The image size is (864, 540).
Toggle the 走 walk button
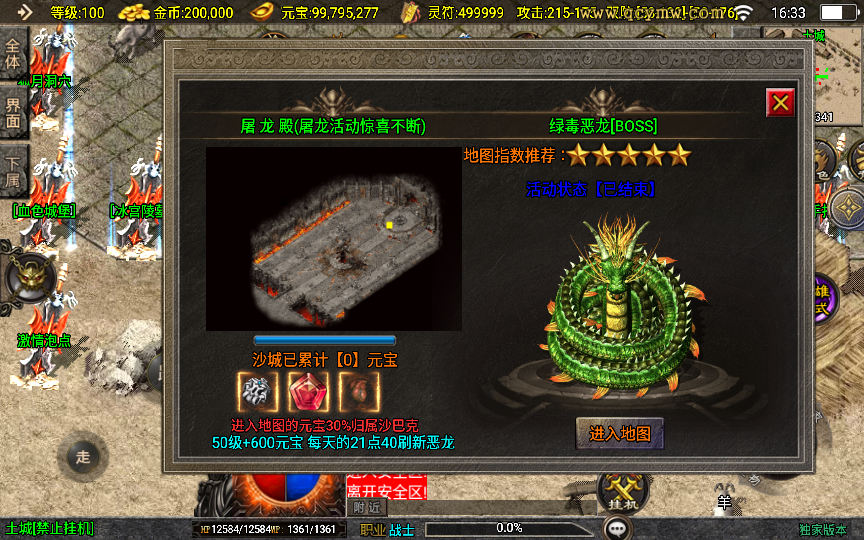click(x=83, y=457)
